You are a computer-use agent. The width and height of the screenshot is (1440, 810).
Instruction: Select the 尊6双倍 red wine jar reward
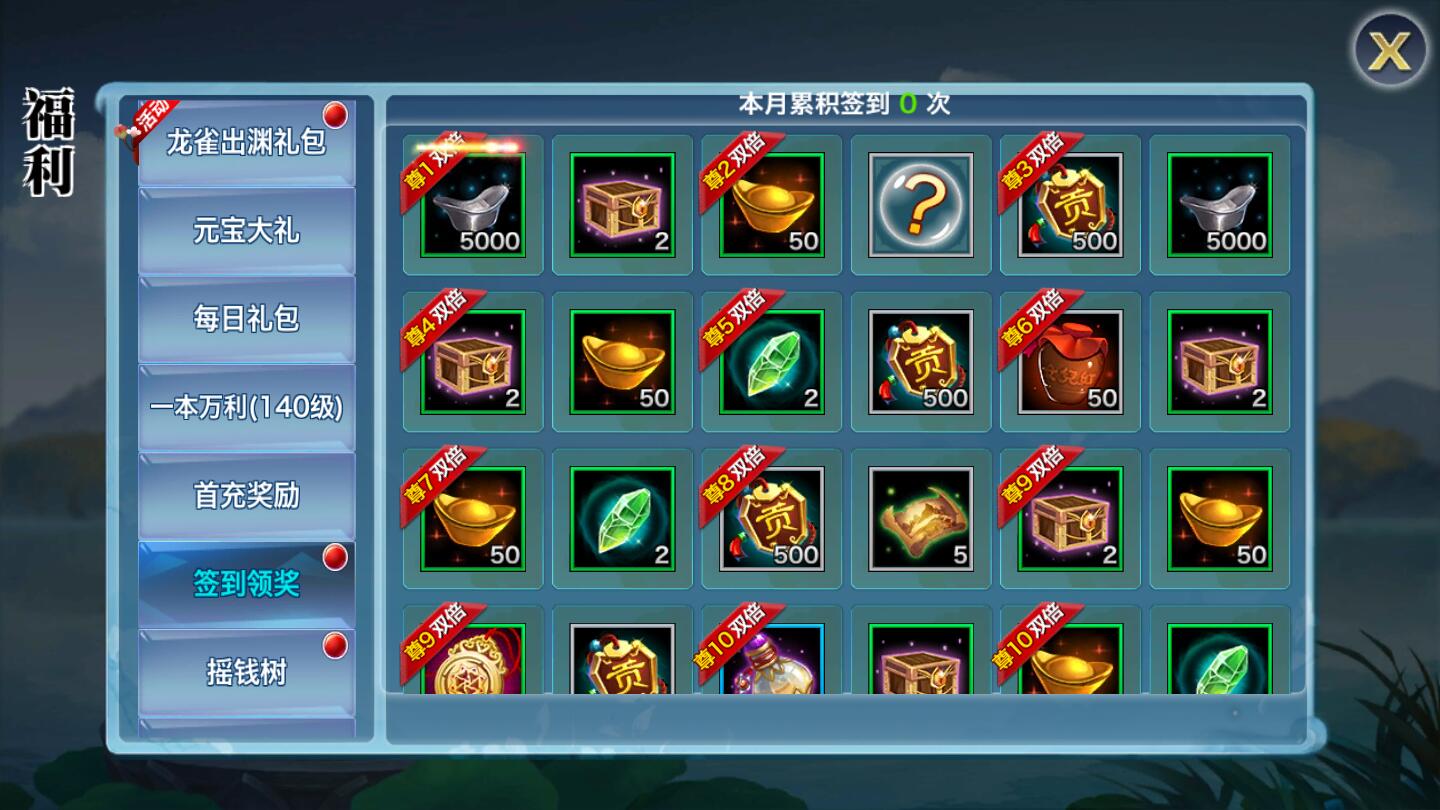1070,362
